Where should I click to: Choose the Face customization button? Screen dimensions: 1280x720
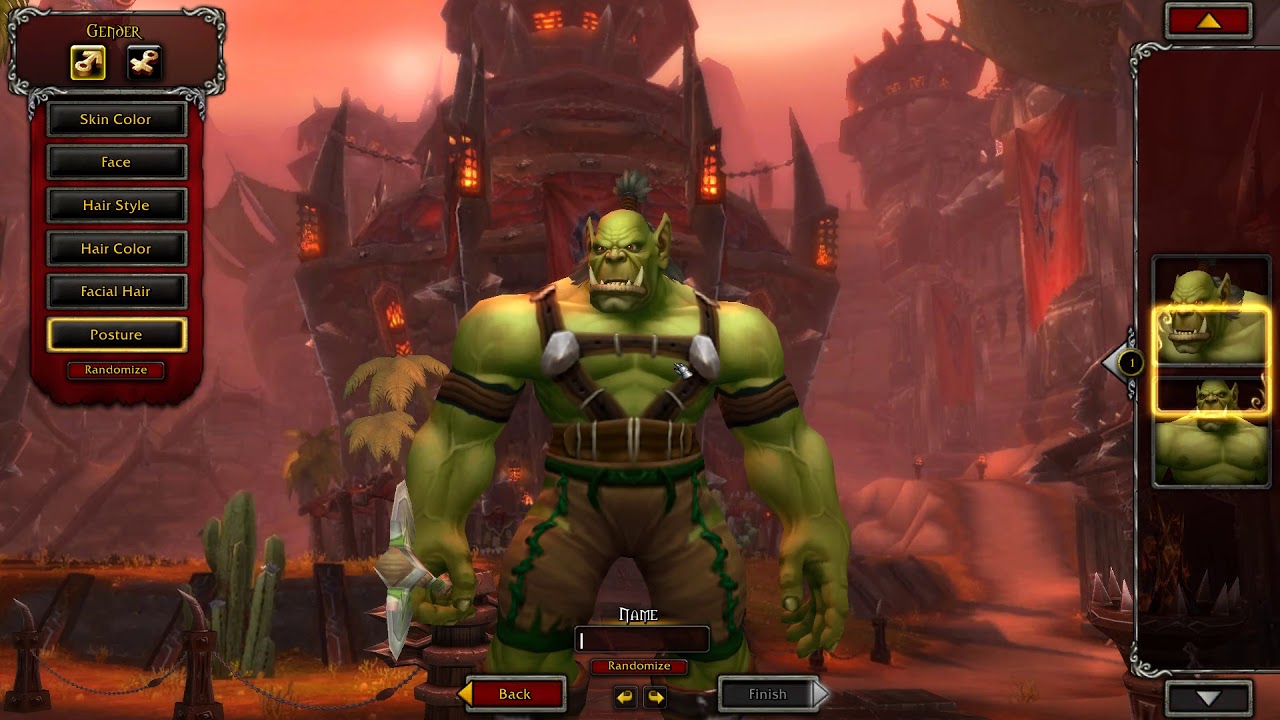click(116, 162)
